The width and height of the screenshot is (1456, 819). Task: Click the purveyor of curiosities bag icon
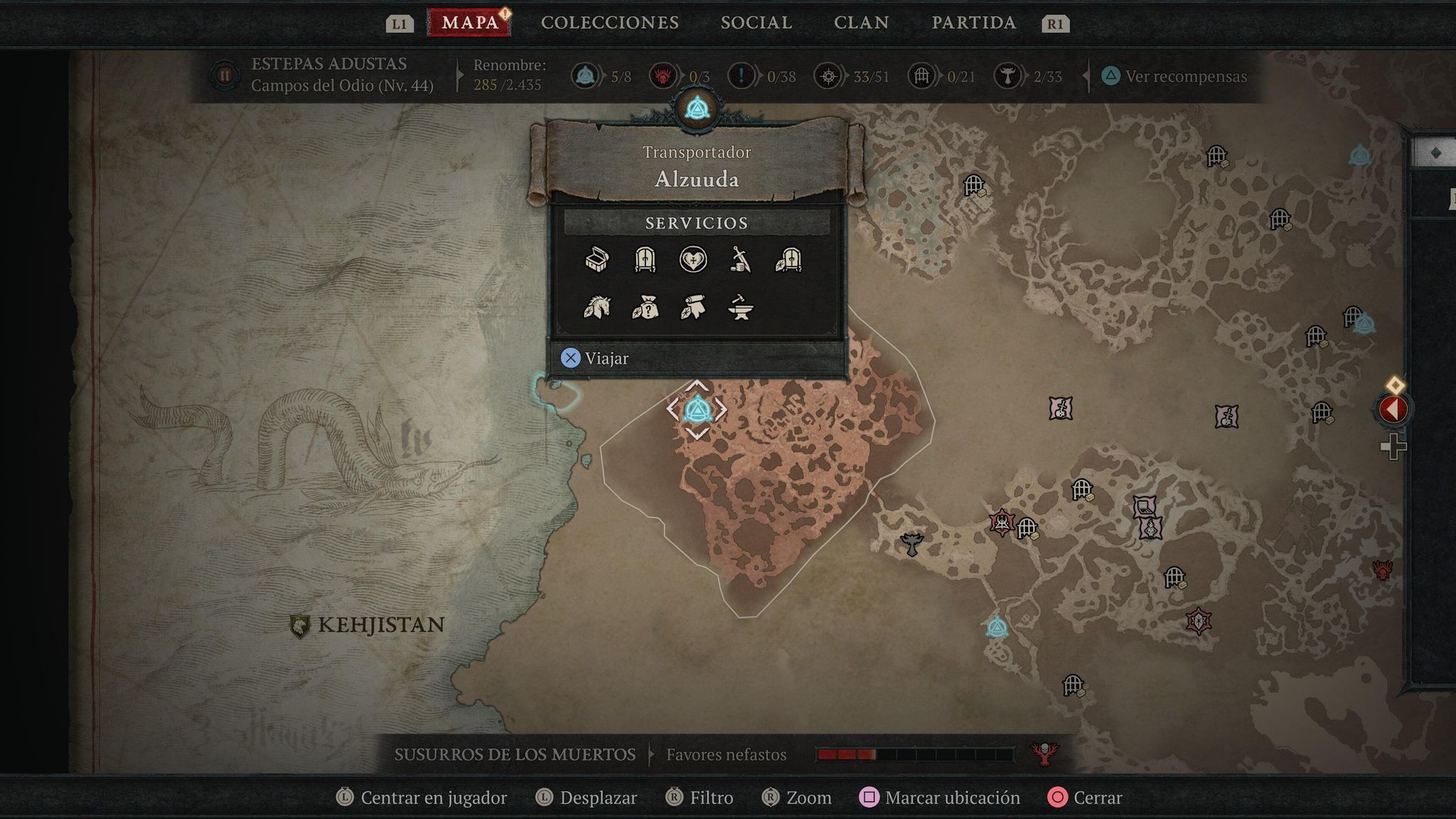click(x=646, y=309)
